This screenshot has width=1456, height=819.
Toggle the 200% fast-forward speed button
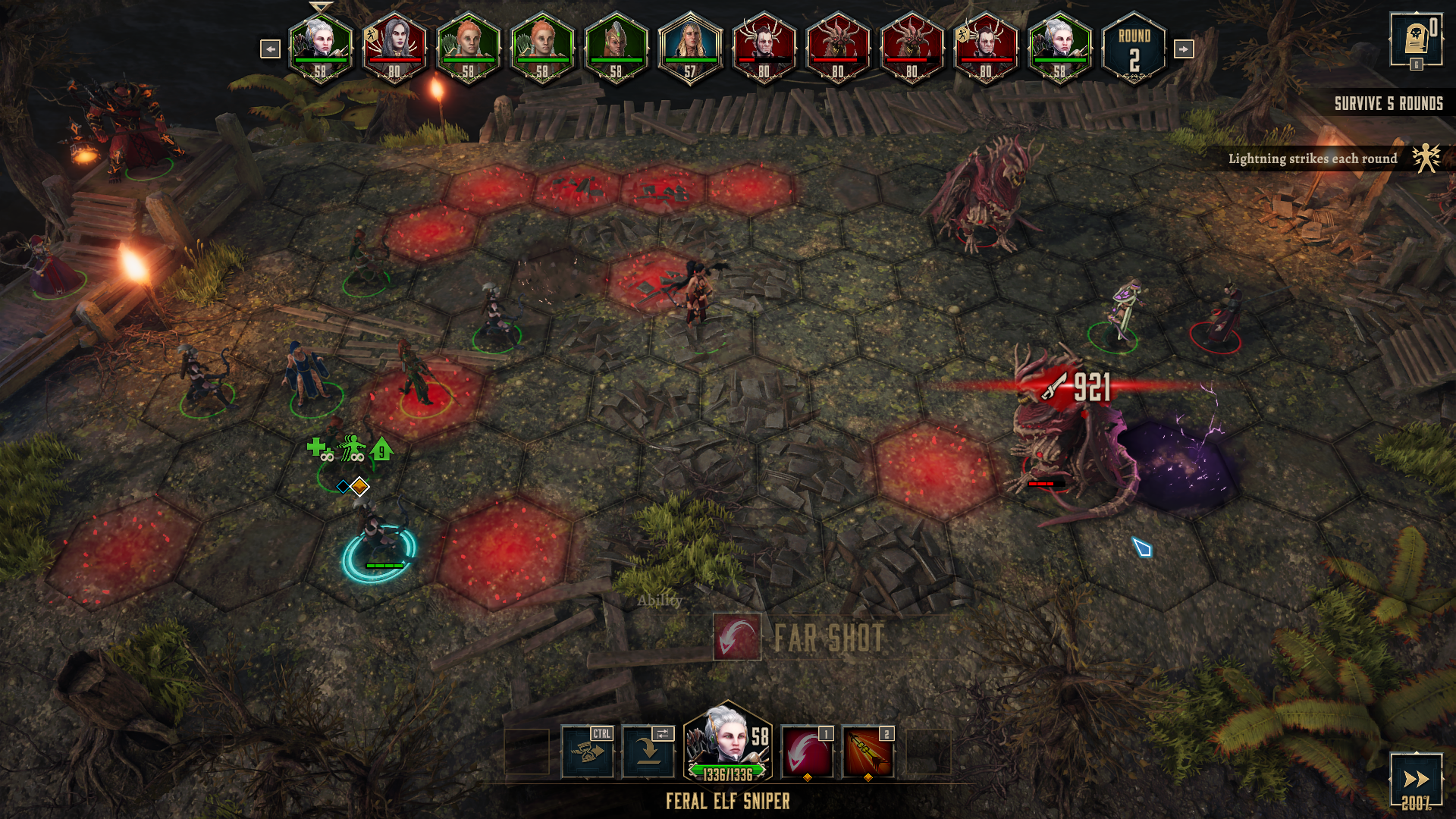coord(1415,781)
